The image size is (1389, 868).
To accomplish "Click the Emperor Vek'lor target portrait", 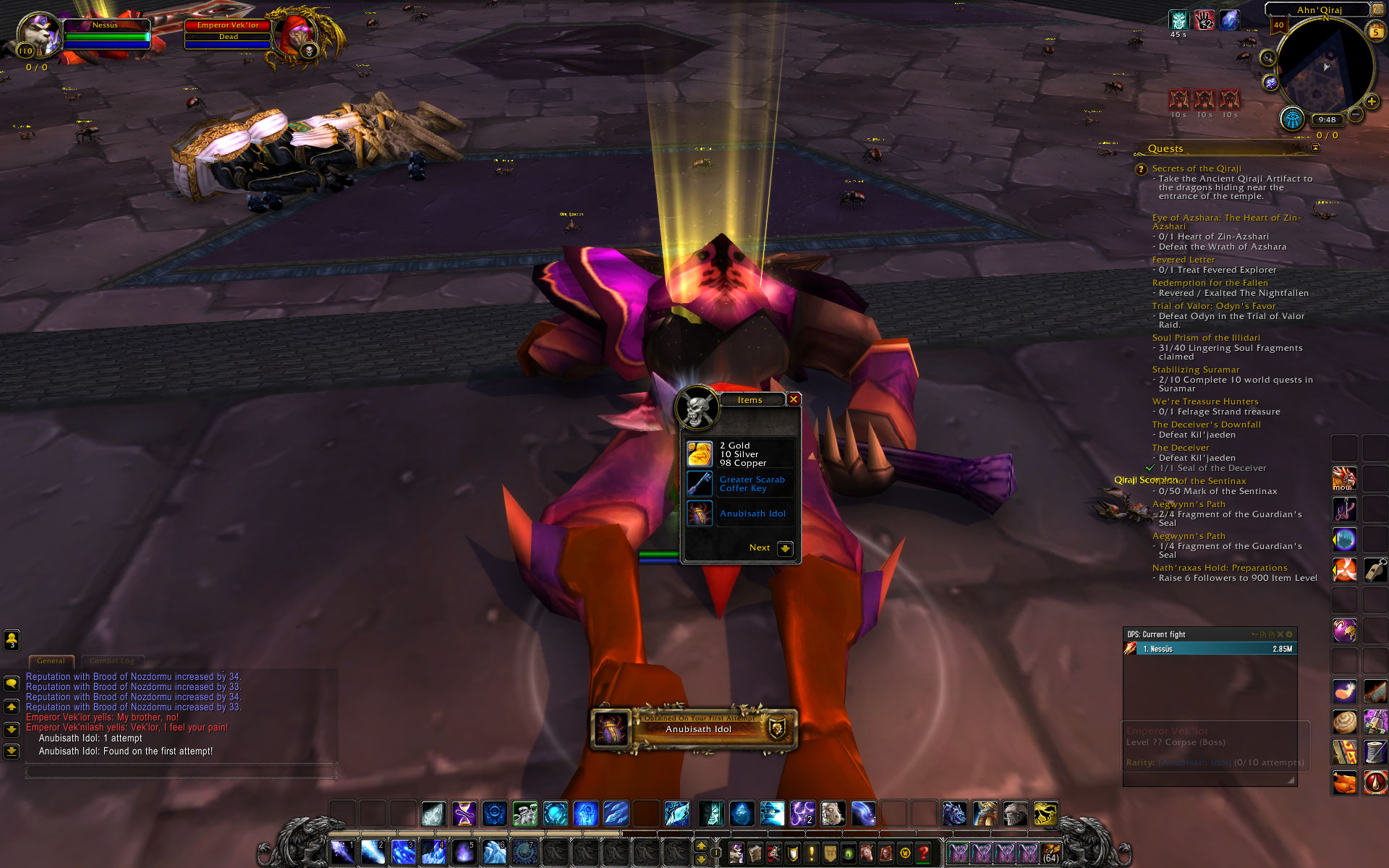I will 297,34.
